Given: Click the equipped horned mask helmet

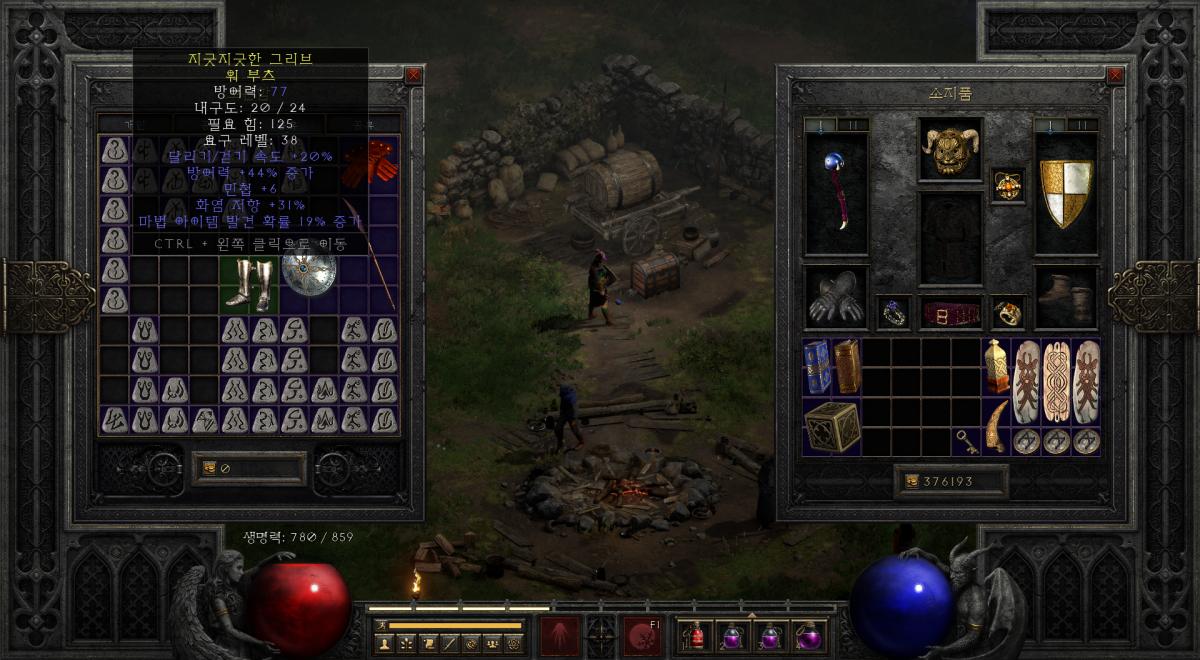Looking at the screenshot, I should coord(950,150).
